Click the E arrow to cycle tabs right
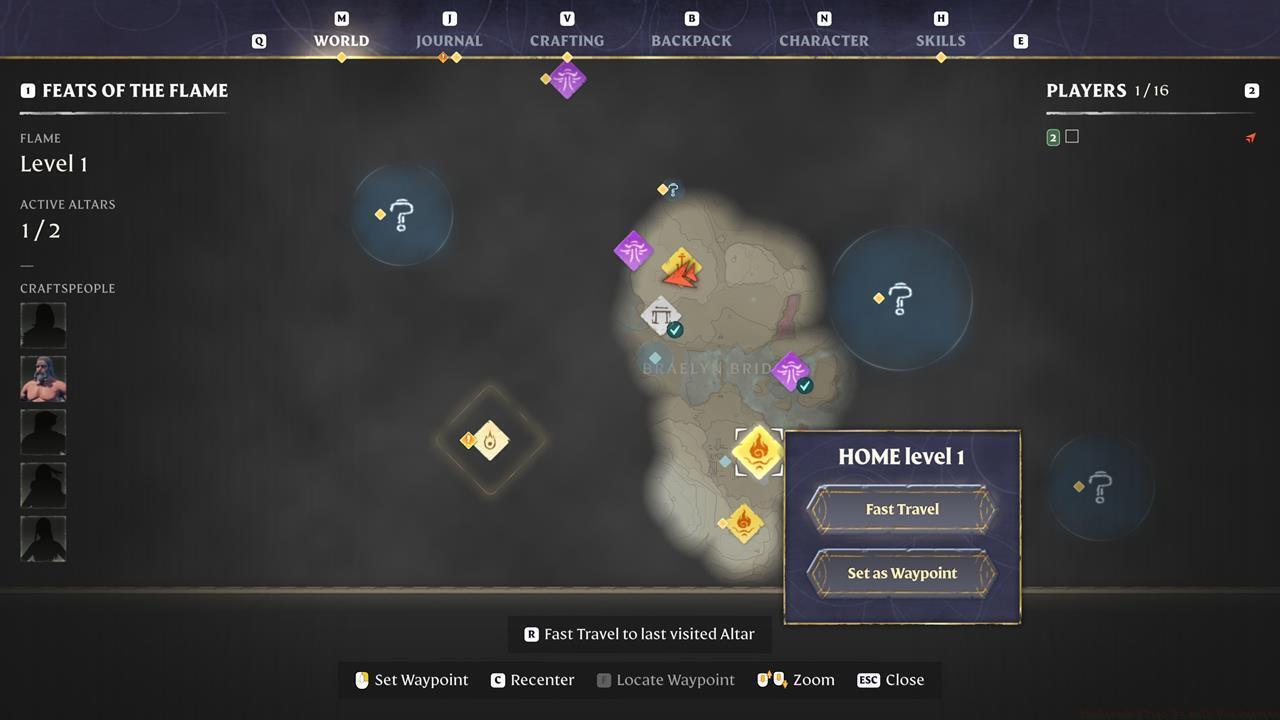The width and height of the screenshot is (1280, 720). click(x=1019, y=40)
